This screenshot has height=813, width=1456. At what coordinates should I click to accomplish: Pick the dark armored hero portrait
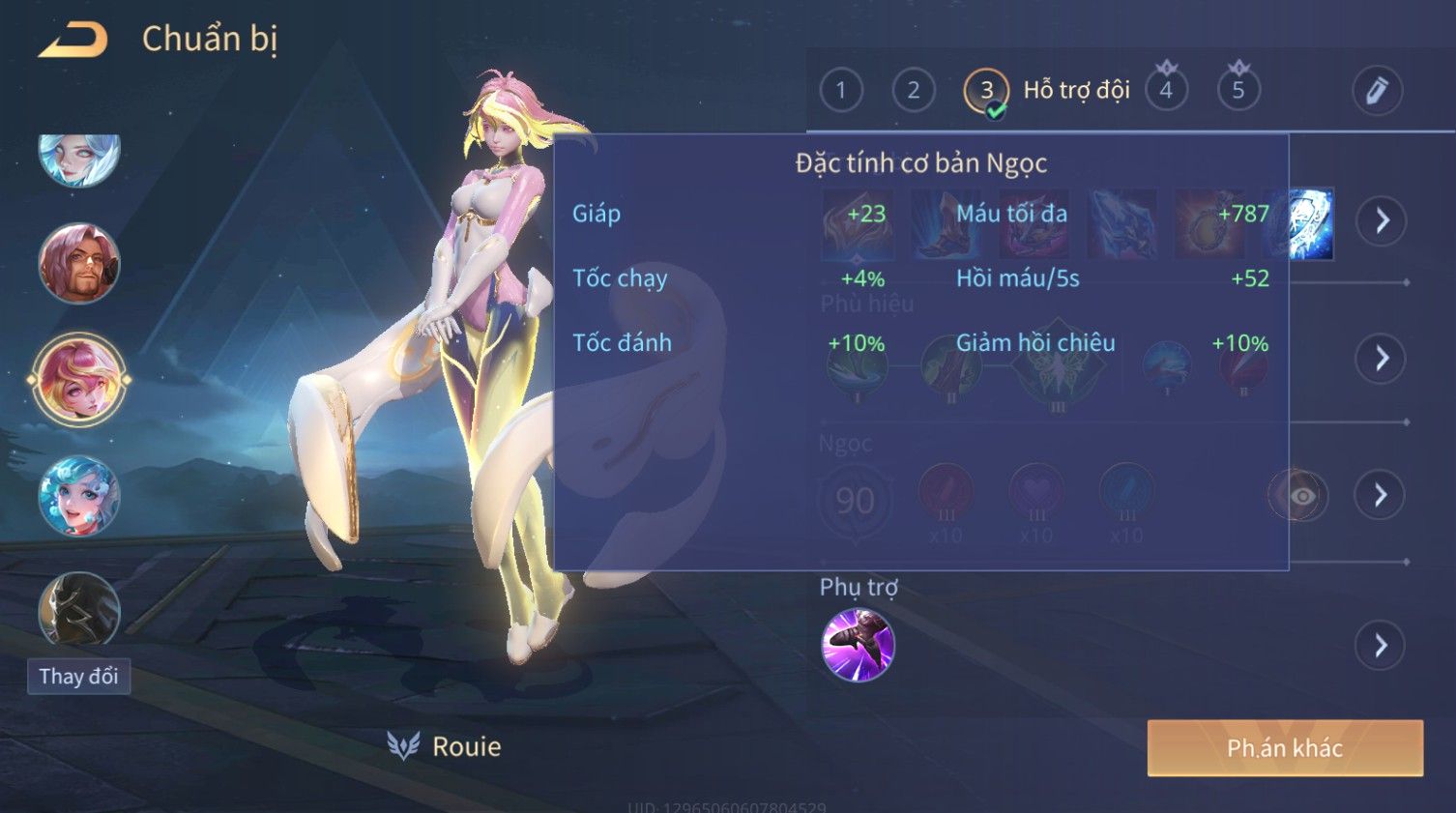(x=79, y=609)
